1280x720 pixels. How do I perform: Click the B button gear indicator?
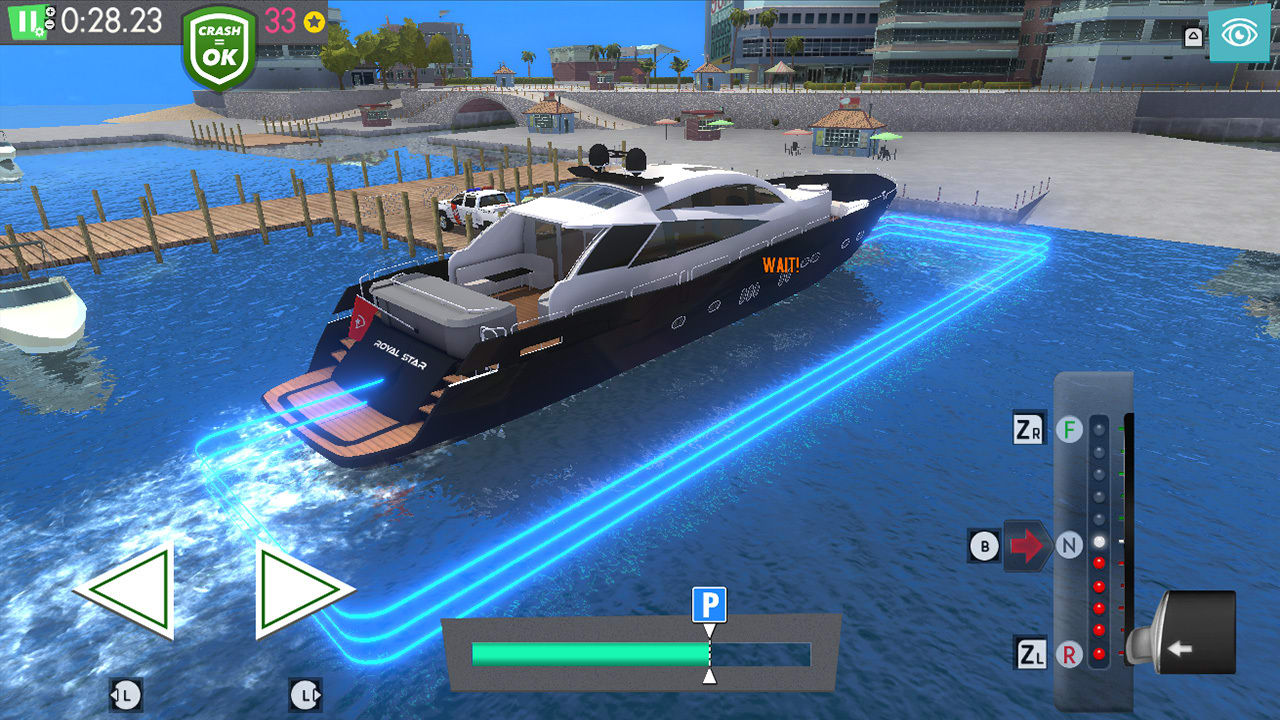986,545
